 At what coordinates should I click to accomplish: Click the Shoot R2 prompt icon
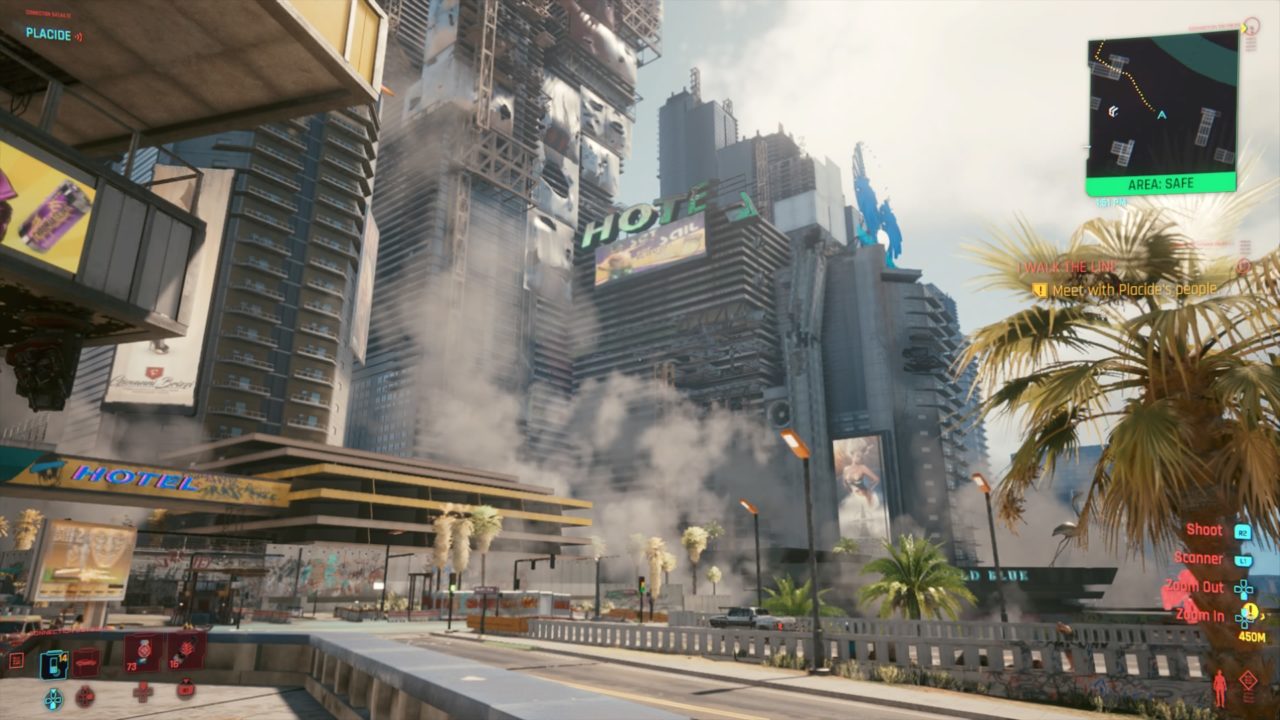[x=1243, y=531]
